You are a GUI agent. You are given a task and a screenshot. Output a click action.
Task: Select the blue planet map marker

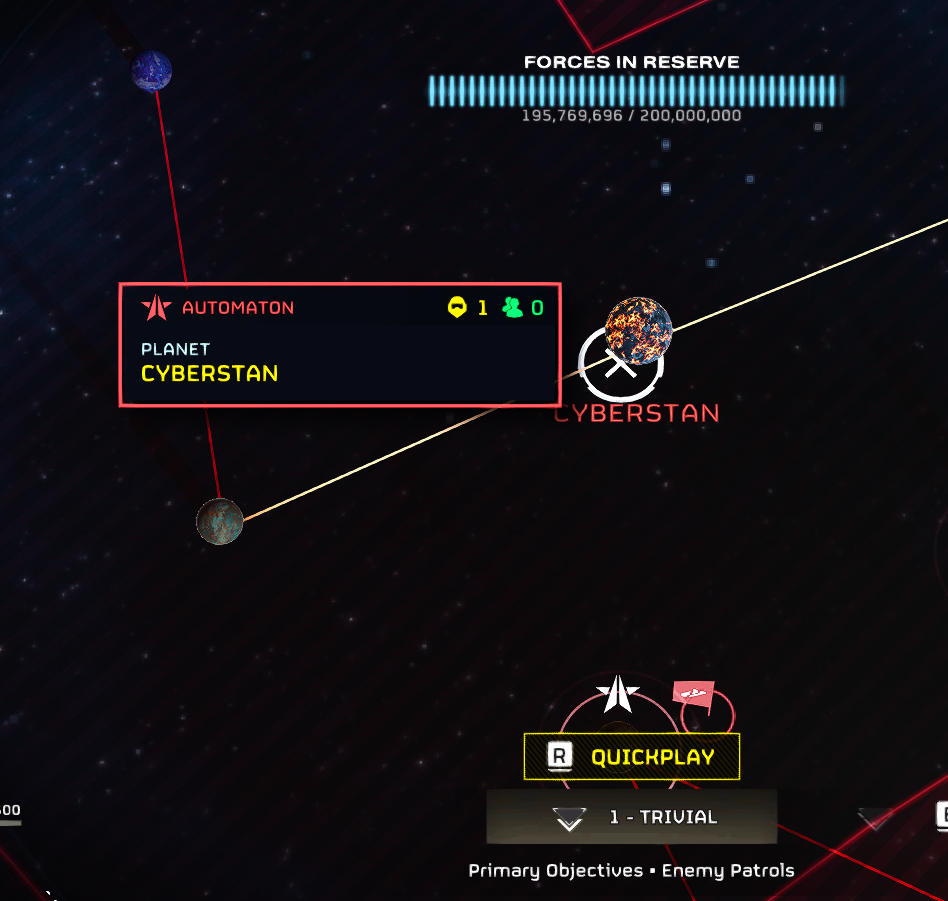[152, 72]
